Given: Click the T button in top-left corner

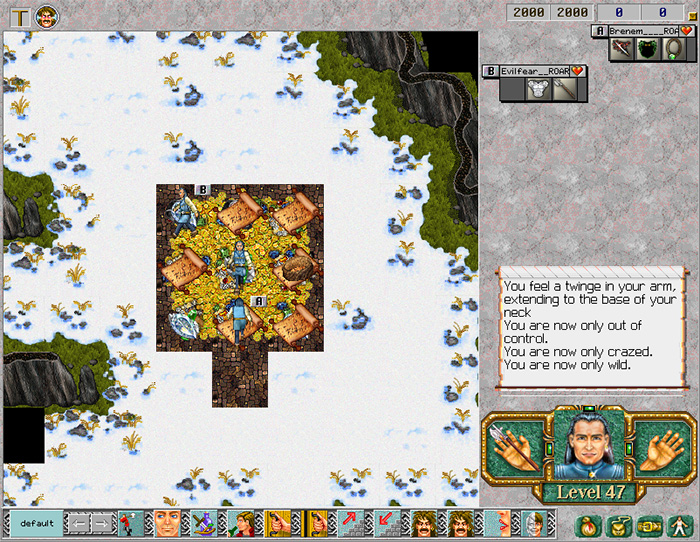Looking at the screenshot, I should [x=17, y=16].
